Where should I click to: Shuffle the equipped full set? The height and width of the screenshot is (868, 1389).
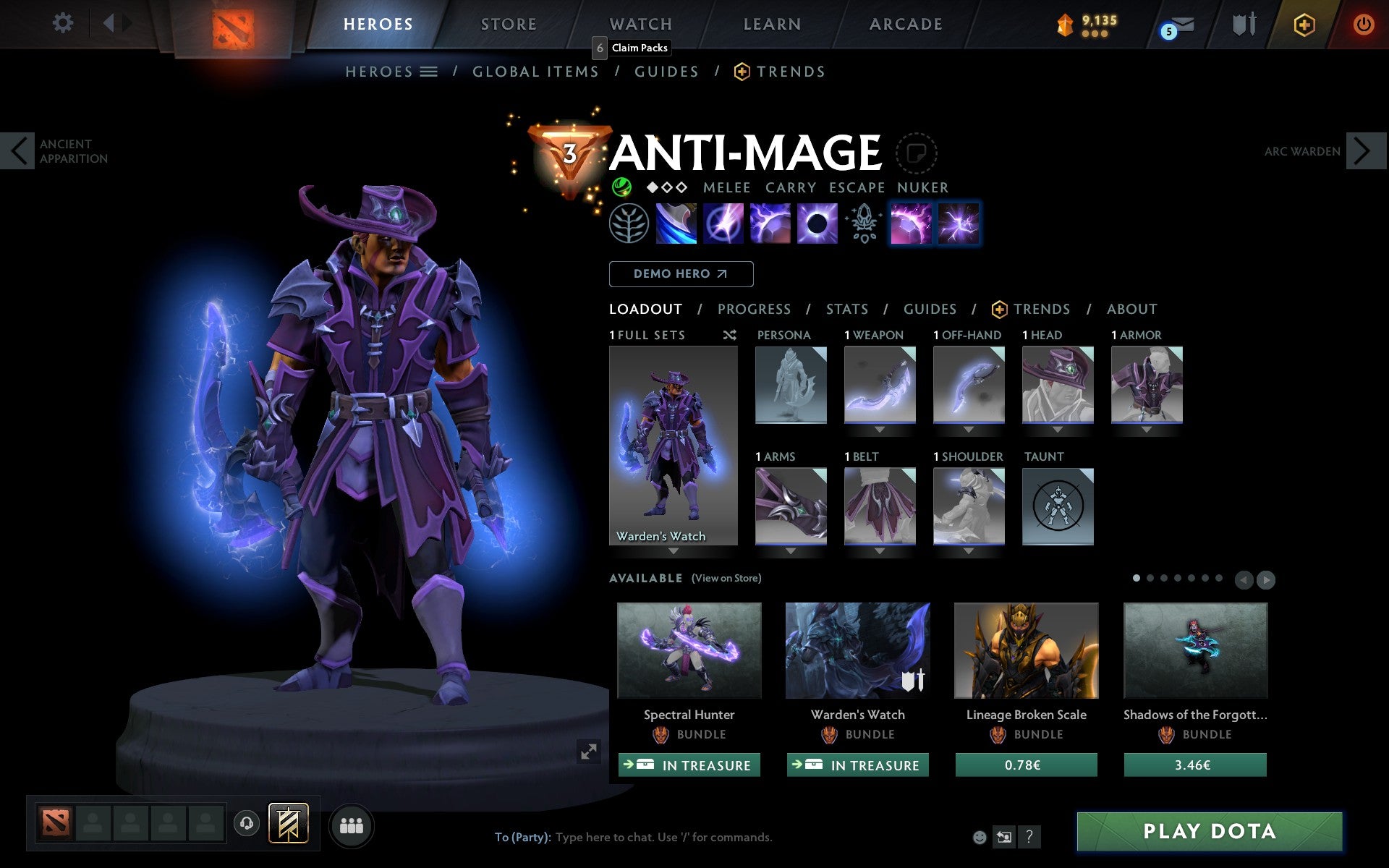point(729,335)
